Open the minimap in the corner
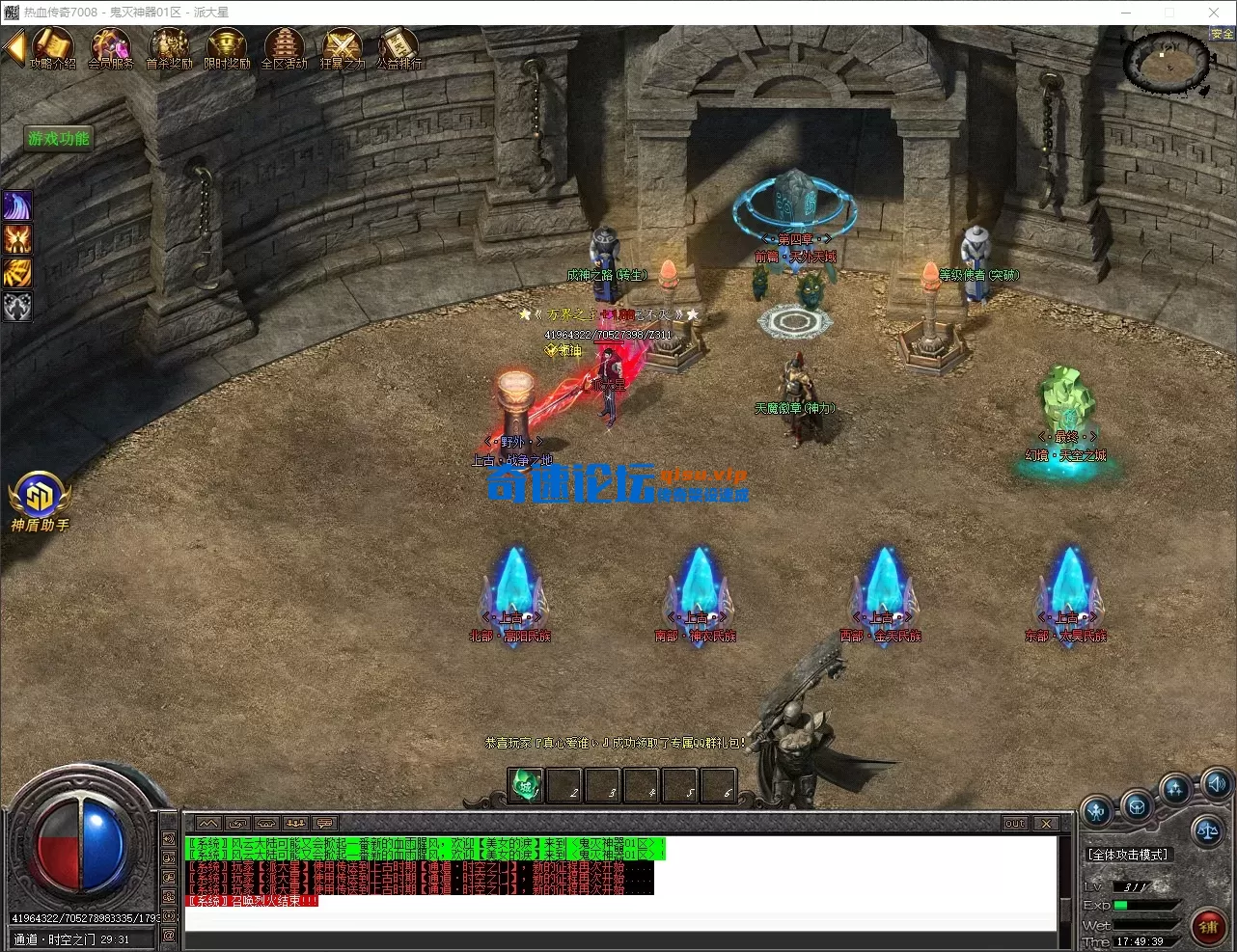 click(1168, 63)
